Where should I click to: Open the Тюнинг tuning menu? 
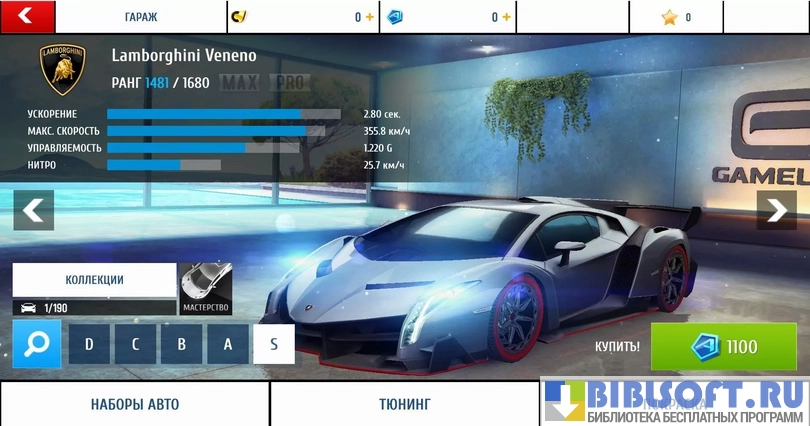[404, 404]
